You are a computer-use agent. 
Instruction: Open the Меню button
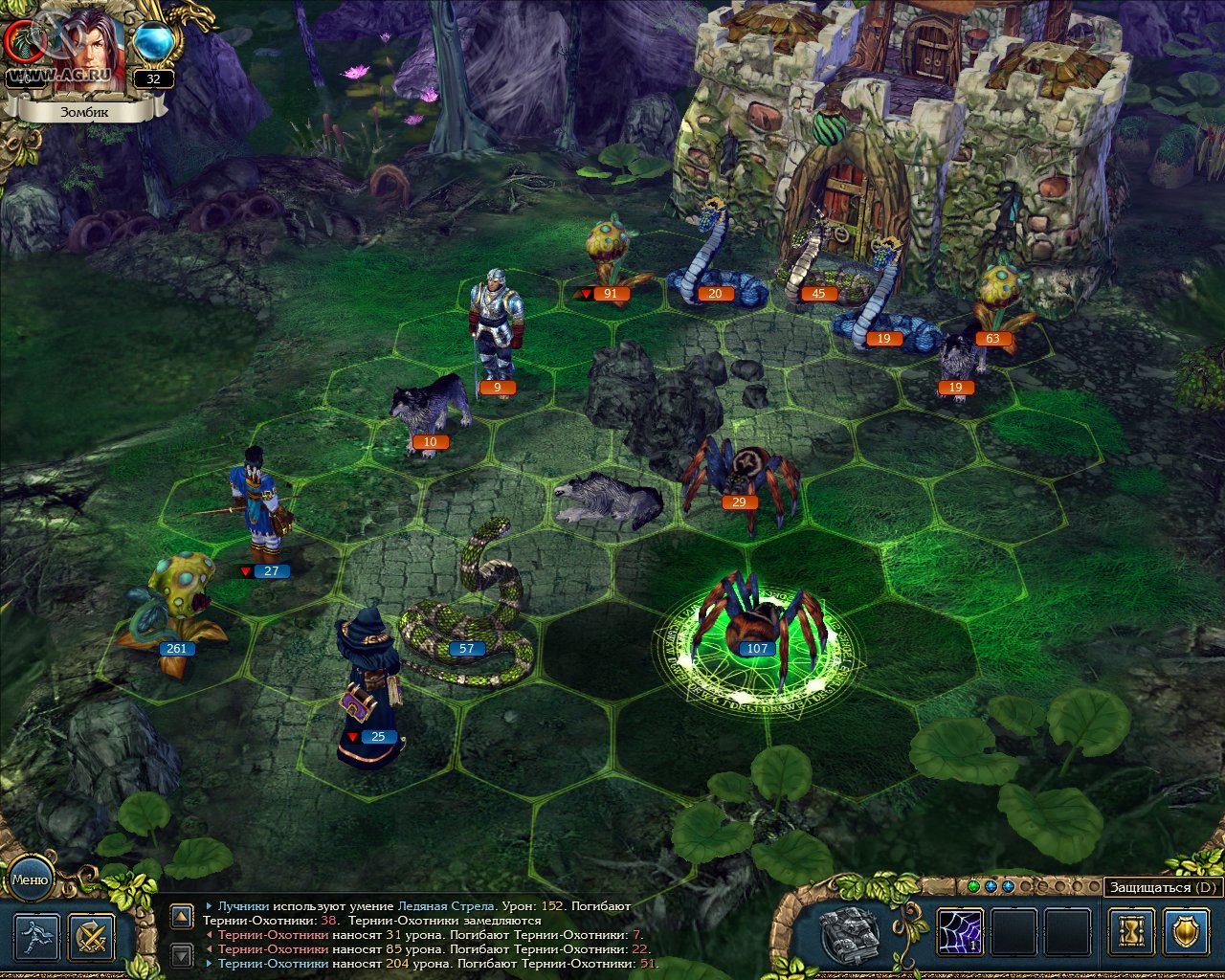coord(30,879)
